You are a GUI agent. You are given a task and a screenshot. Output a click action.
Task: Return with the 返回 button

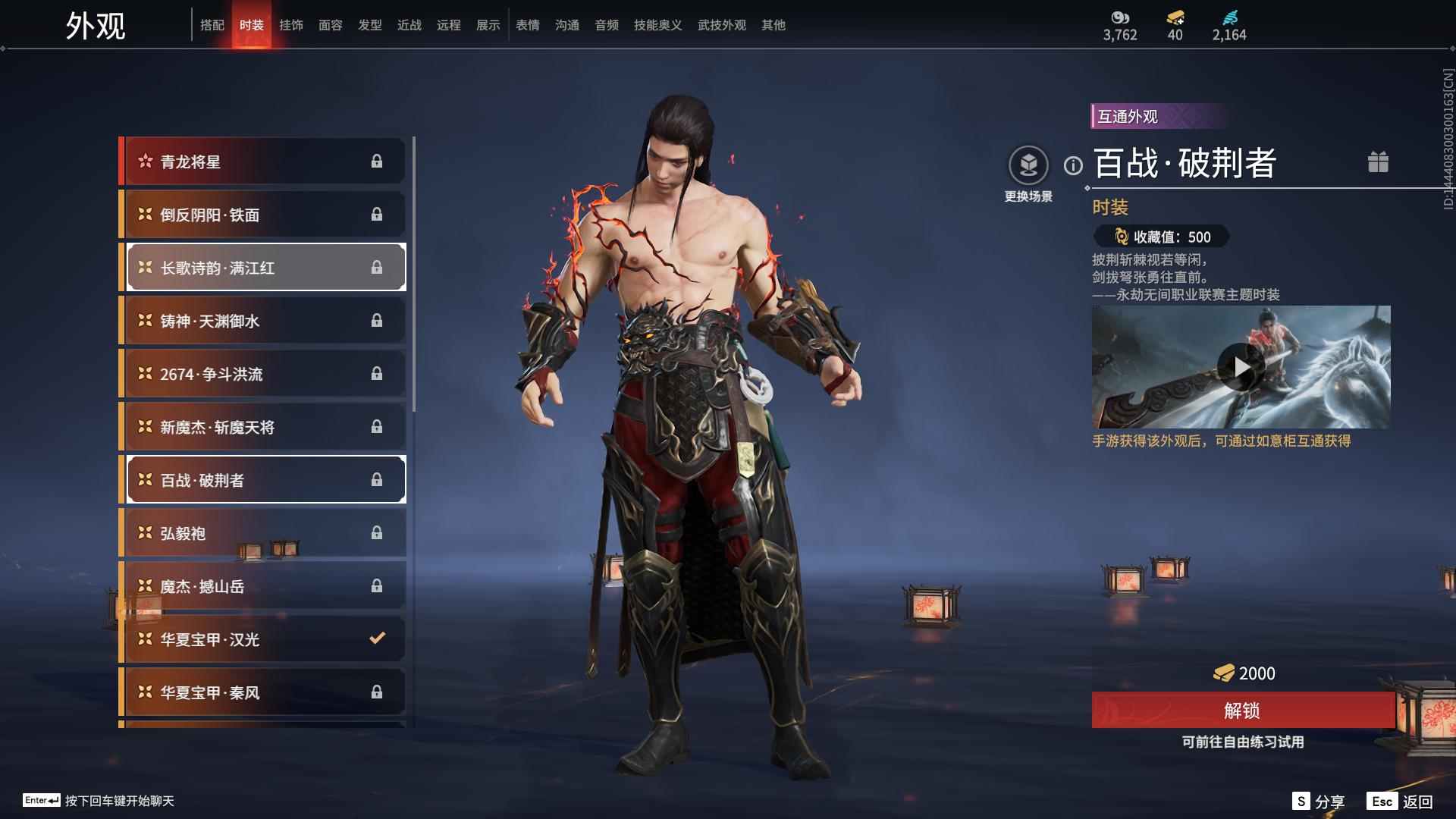1400,802
